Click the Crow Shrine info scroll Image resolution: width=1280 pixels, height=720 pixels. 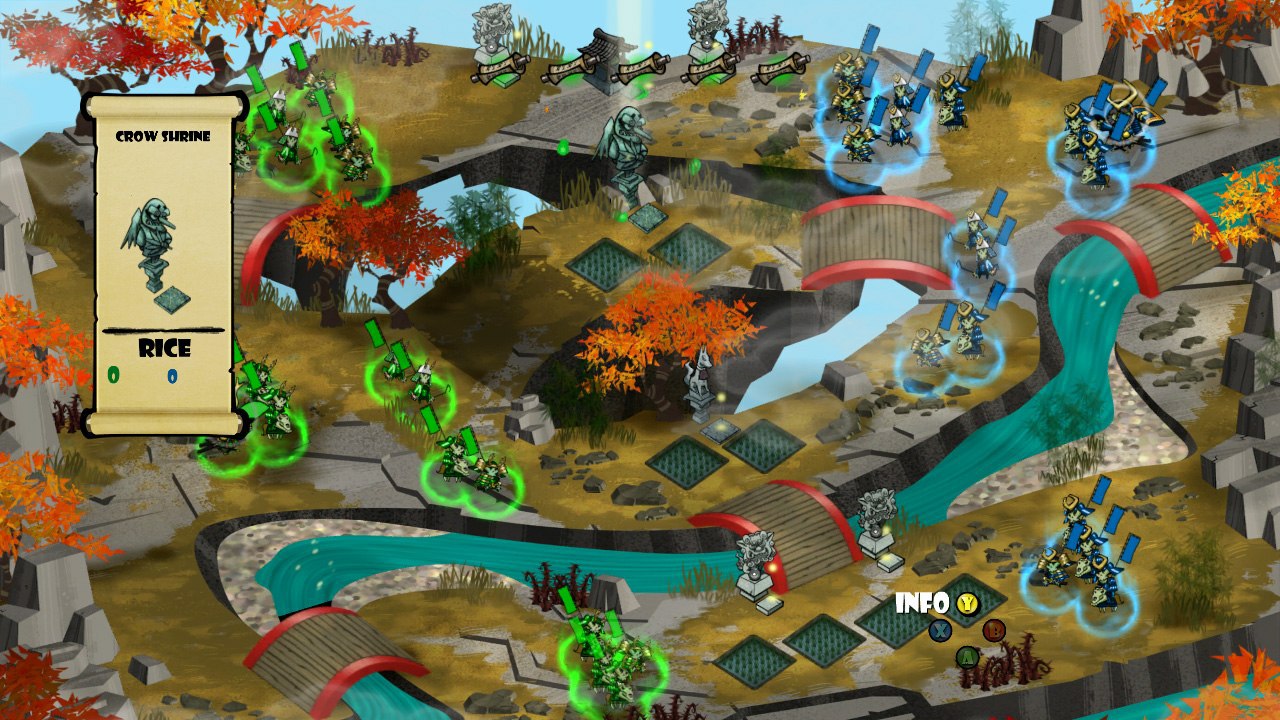pos(165,265)
